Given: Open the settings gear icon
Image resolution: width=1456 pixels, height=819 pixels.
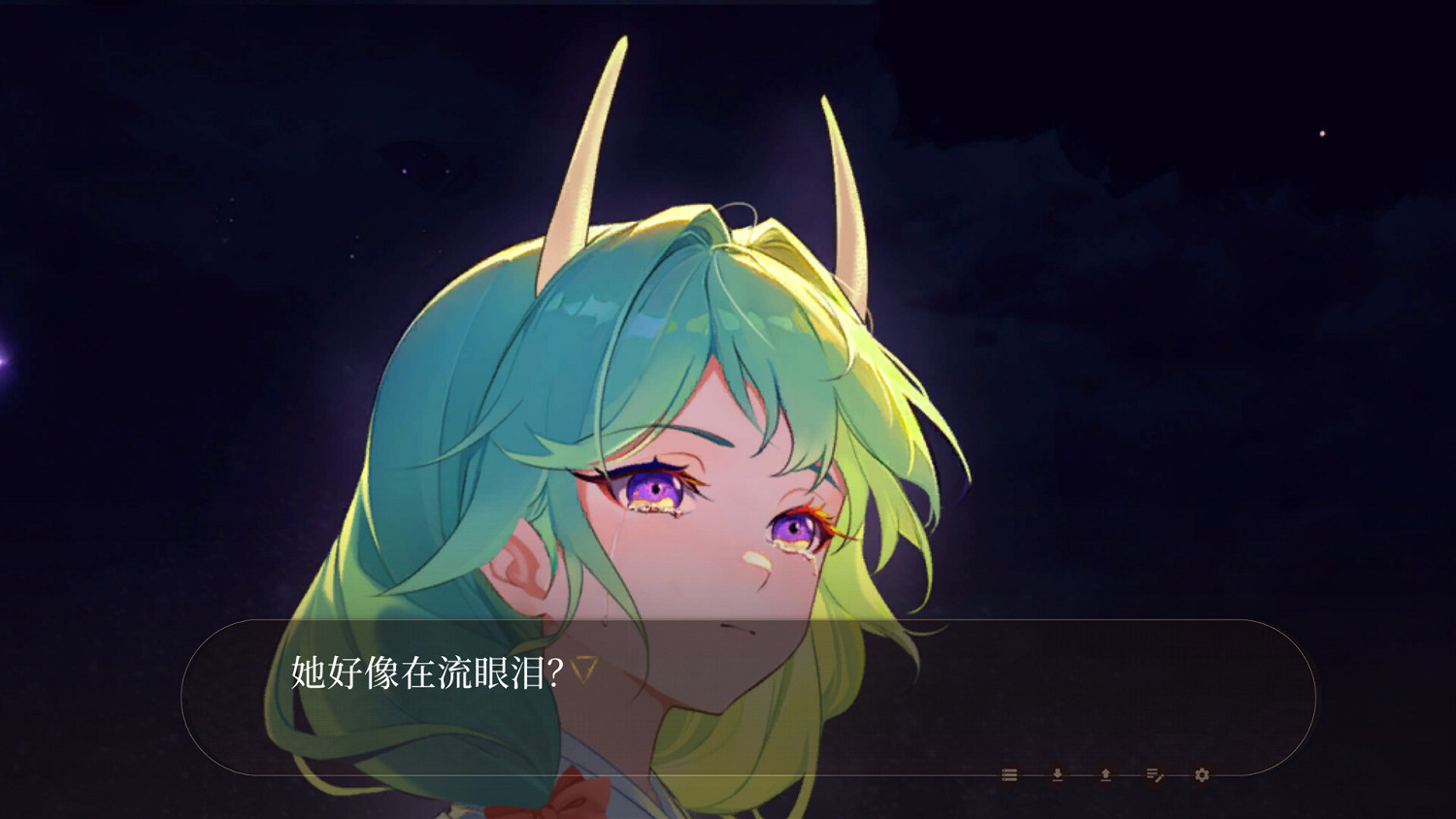Looking at the screenshot, I should click(x=1201, y=773).
